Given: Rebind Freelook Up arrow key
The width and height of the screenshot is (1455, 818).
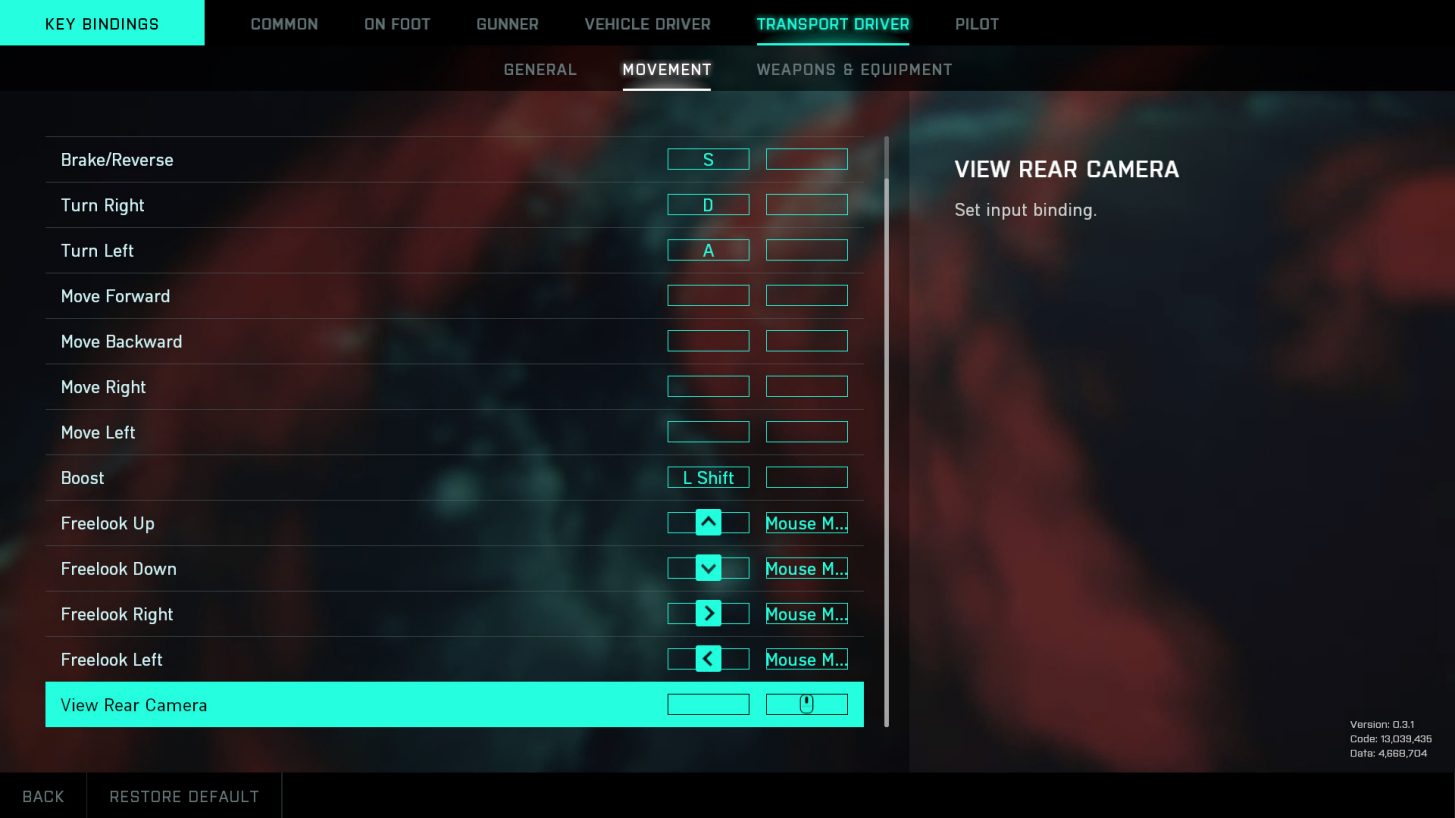Looking at the screenshot, I should (708, 523).
